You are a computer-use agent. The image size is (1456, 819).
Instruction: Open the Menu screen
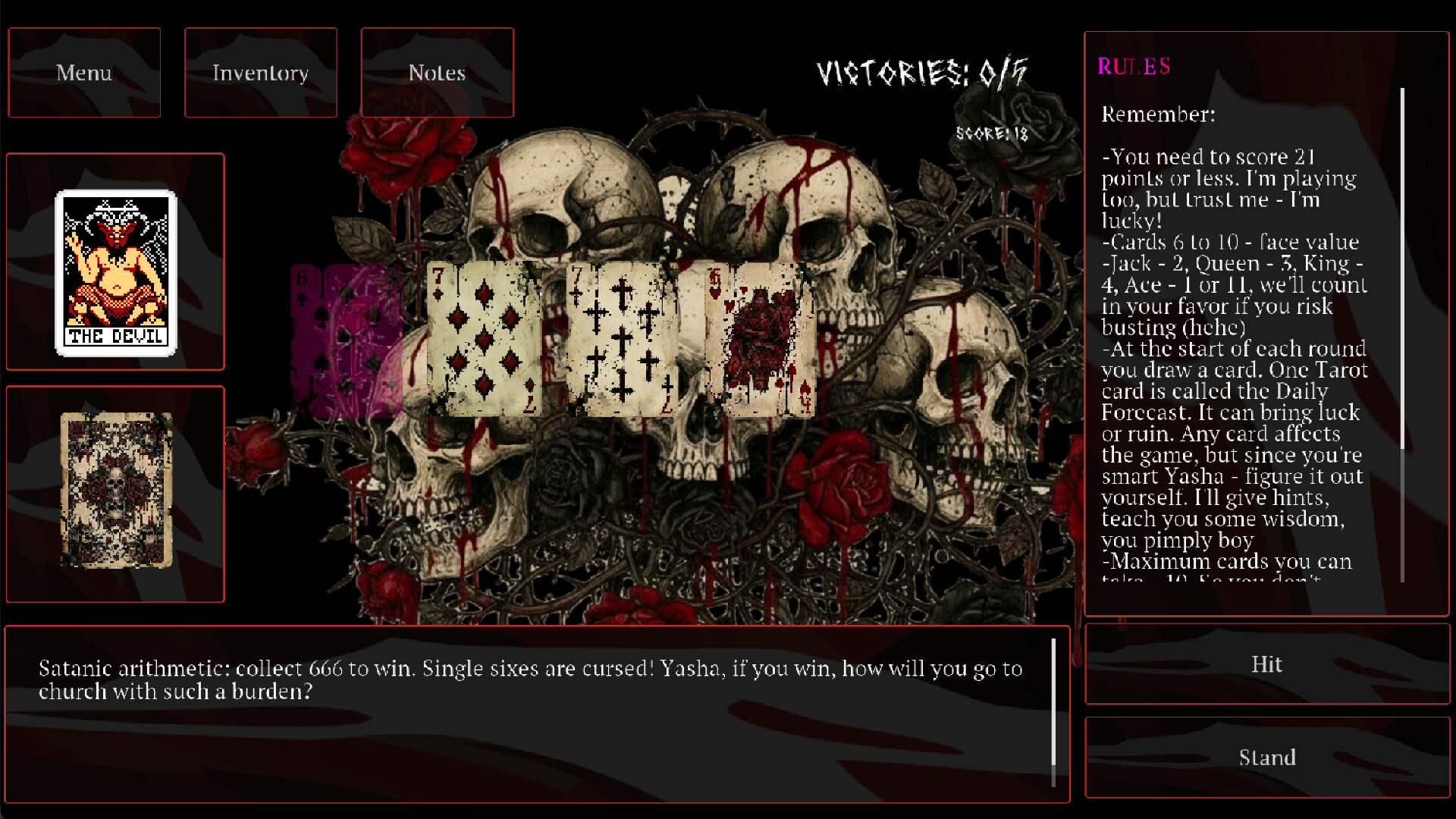83,73
